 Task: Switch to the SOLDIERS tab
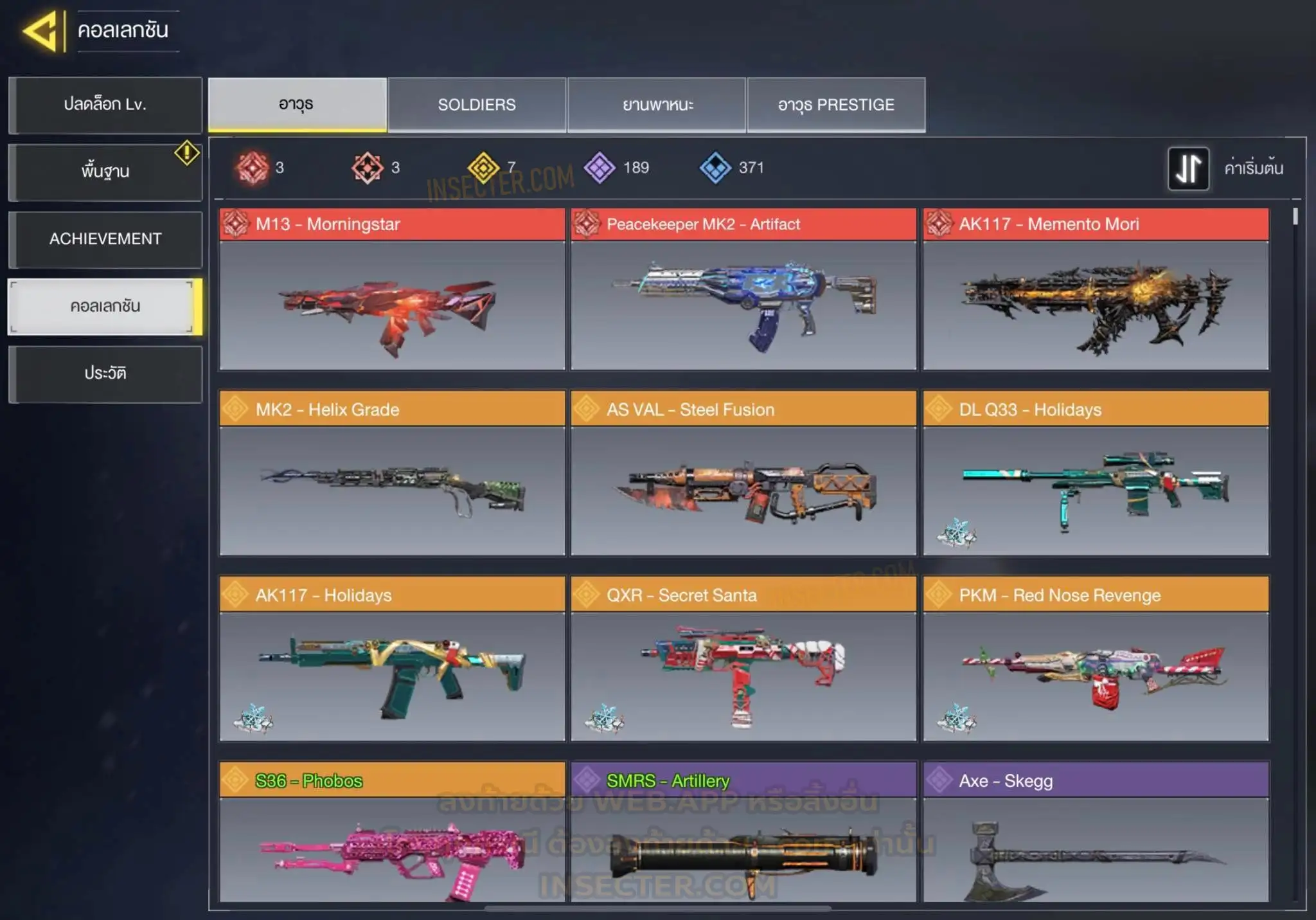[476, 105]
